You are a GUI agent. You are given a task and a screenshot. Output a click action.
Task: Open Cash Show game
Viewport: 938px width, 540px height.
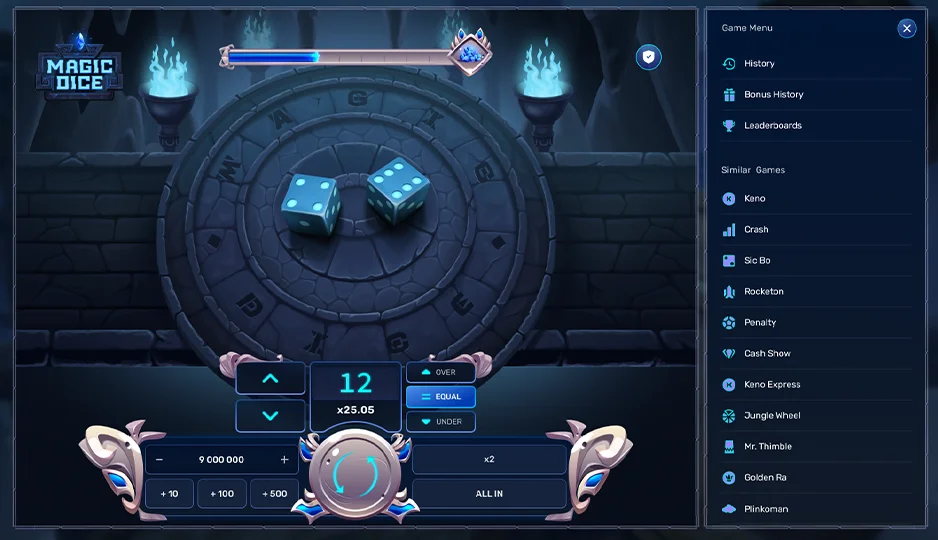[x=767, y=354]
